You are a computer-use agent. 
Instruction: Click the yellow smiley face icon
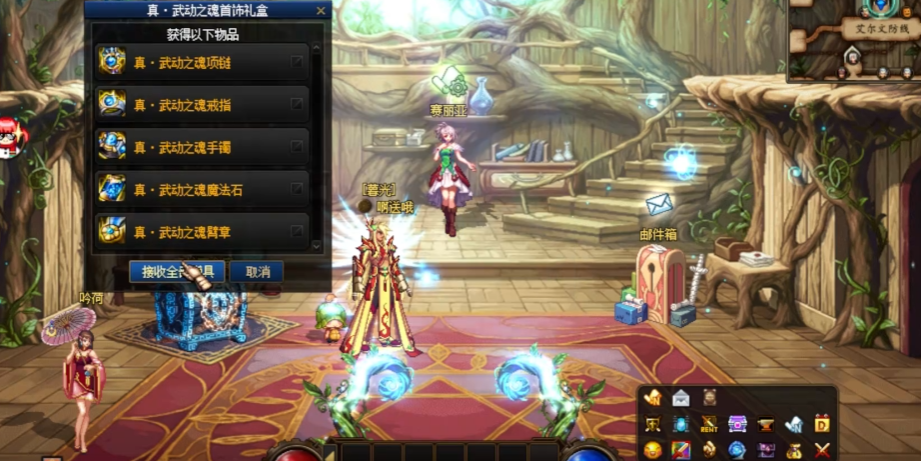coord(652,451)
